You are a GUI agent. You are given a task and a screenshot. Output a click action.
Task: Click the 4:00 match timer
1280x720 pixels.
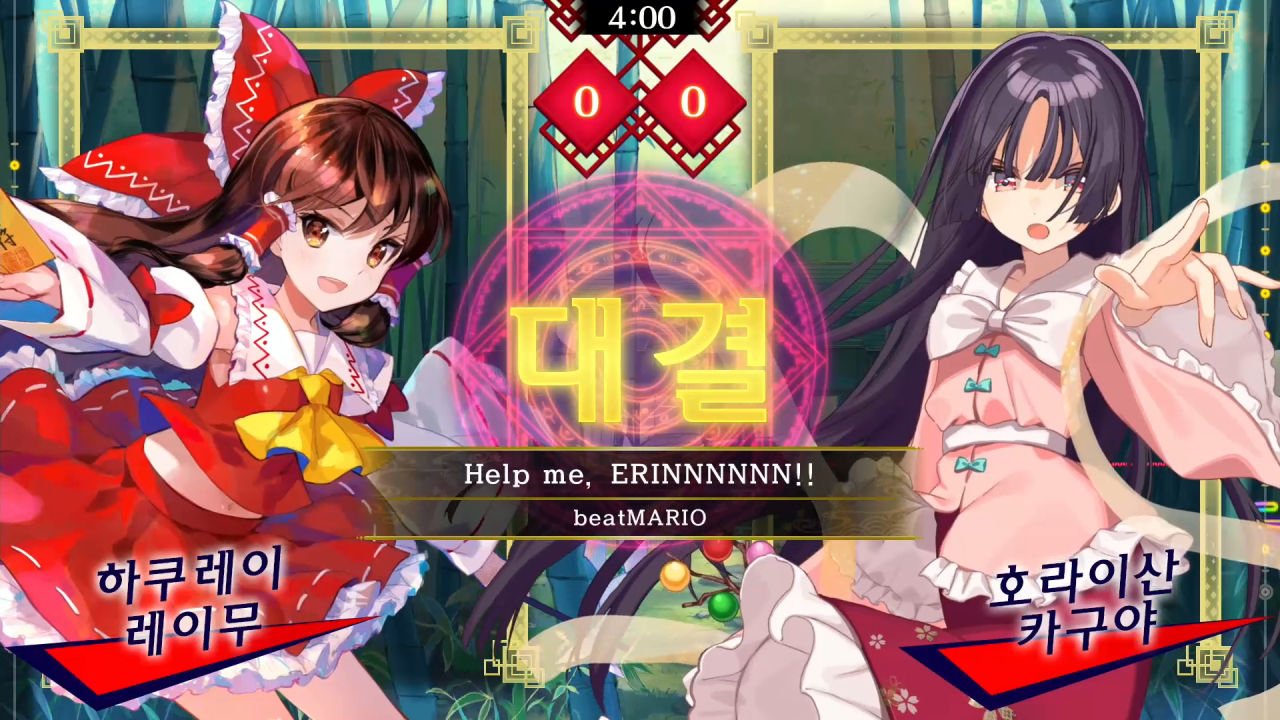pos(640,14)
